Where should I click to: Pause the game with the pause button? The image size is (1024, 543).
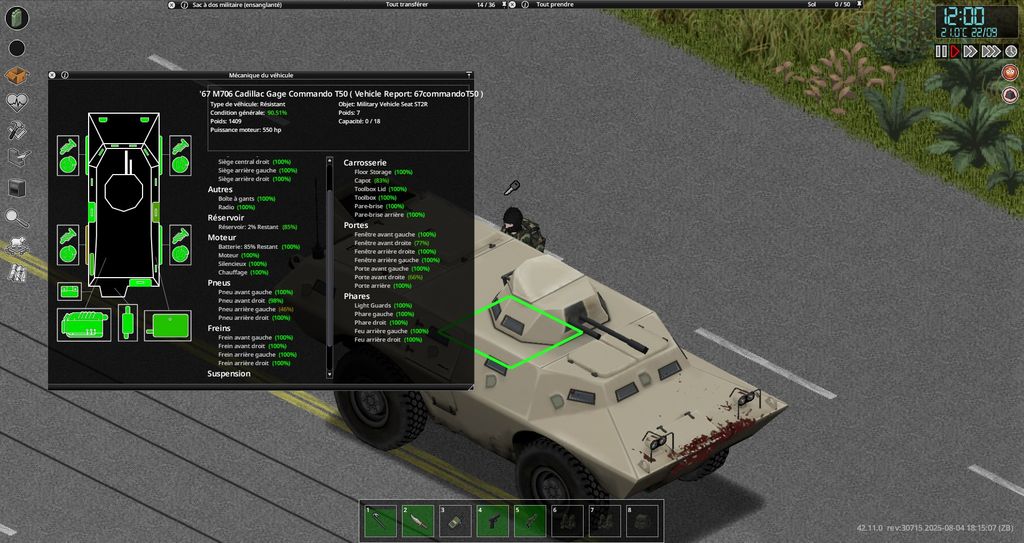point(940,51)
